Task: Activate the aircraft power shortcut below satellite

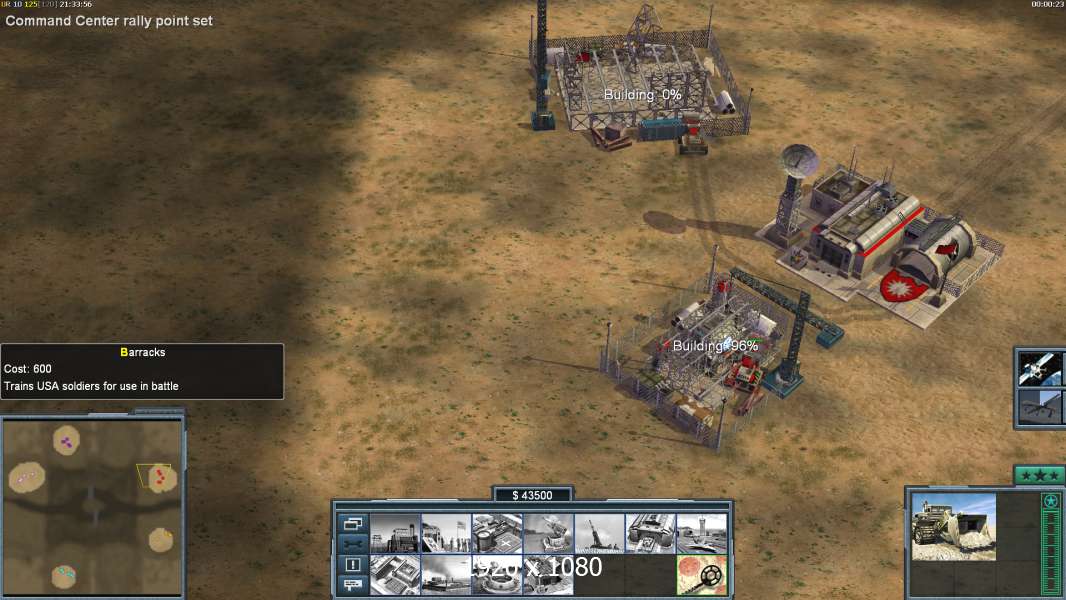Action: [x=1039, y=408]
